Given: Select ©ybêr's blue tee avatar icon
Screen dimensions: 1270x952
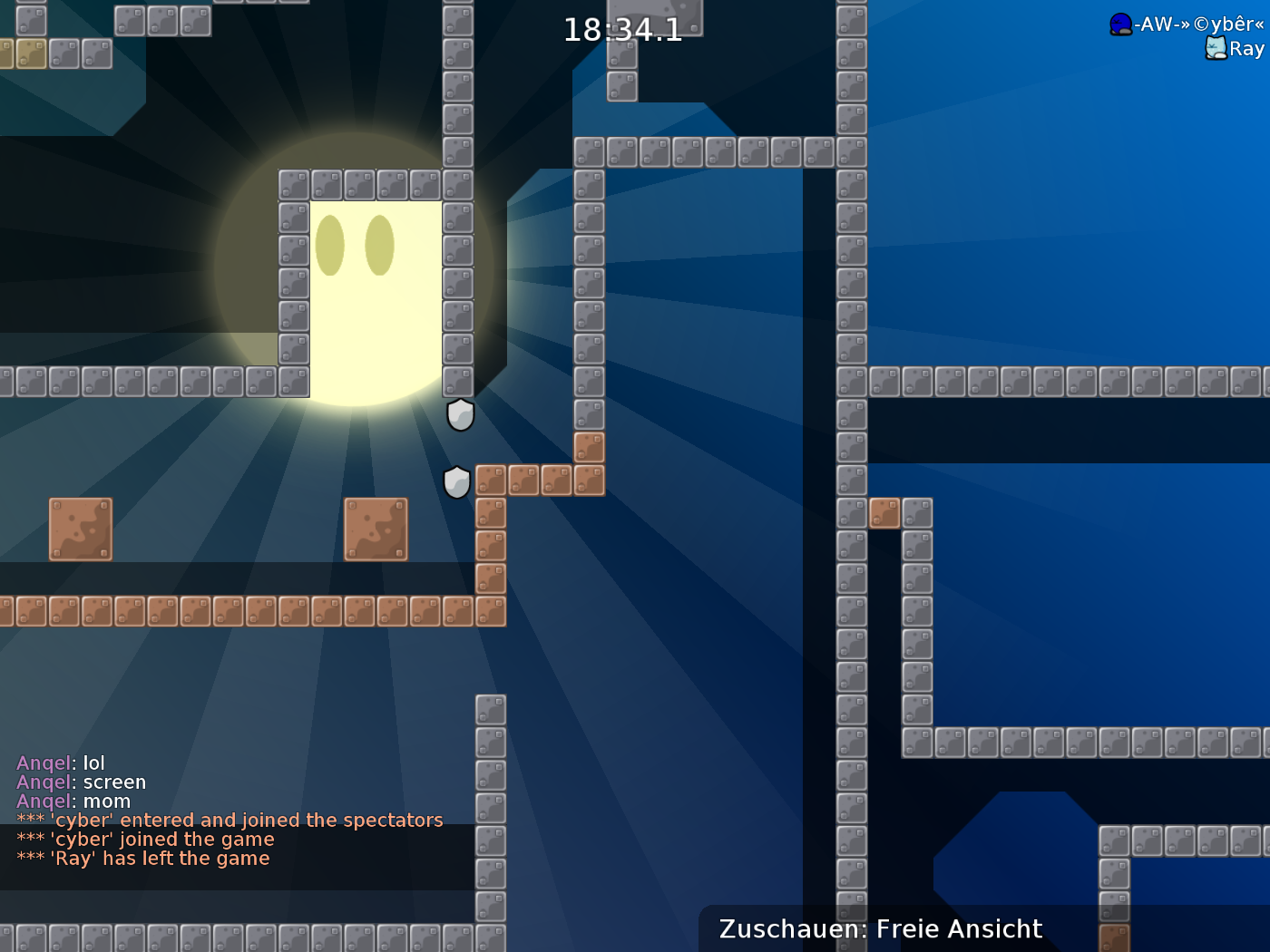Looking at the screenshot, I should (x=1119, y=24).
